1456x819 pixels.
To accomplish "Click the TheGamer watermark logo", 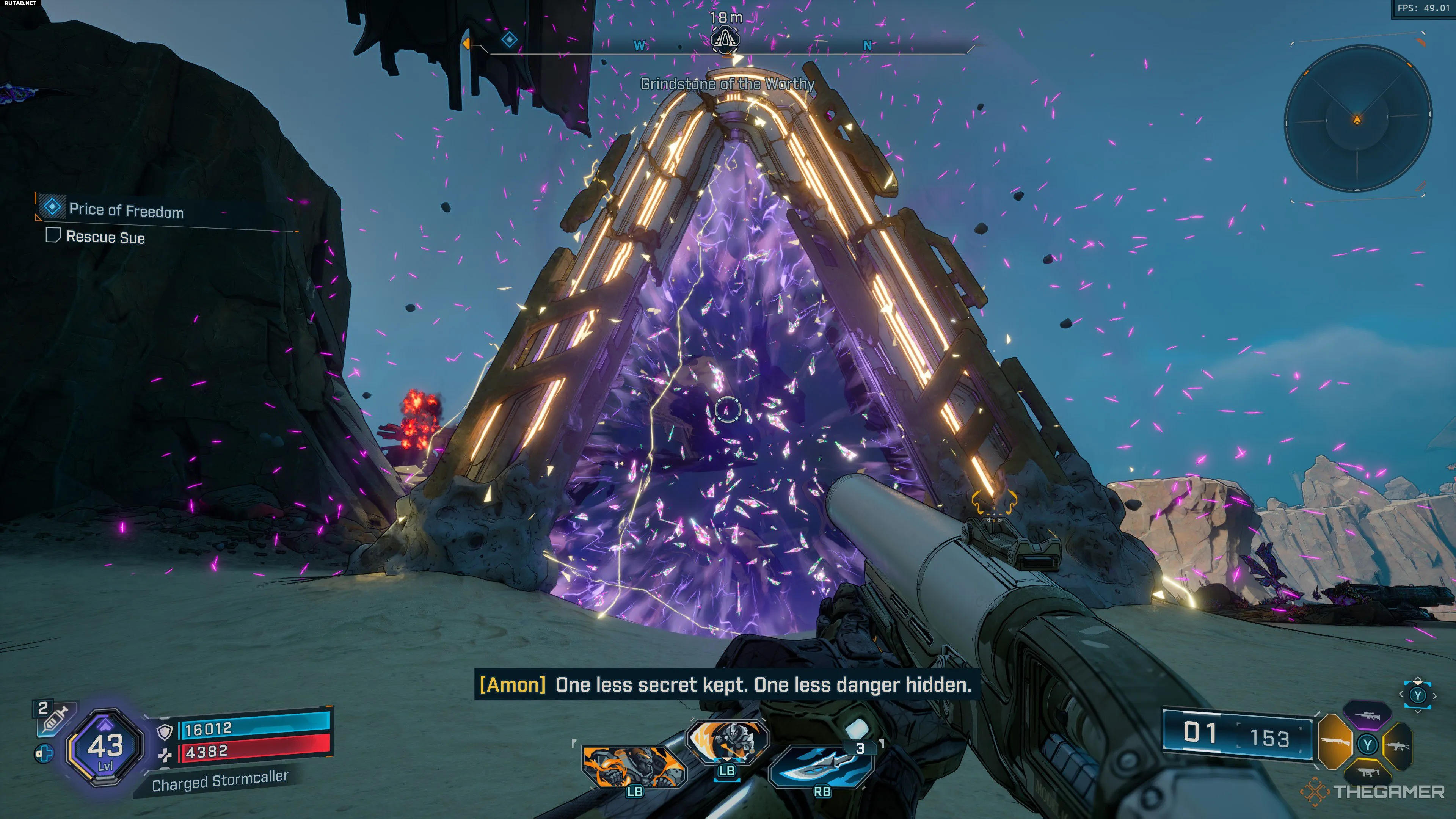I will [x=1373, y=791].
